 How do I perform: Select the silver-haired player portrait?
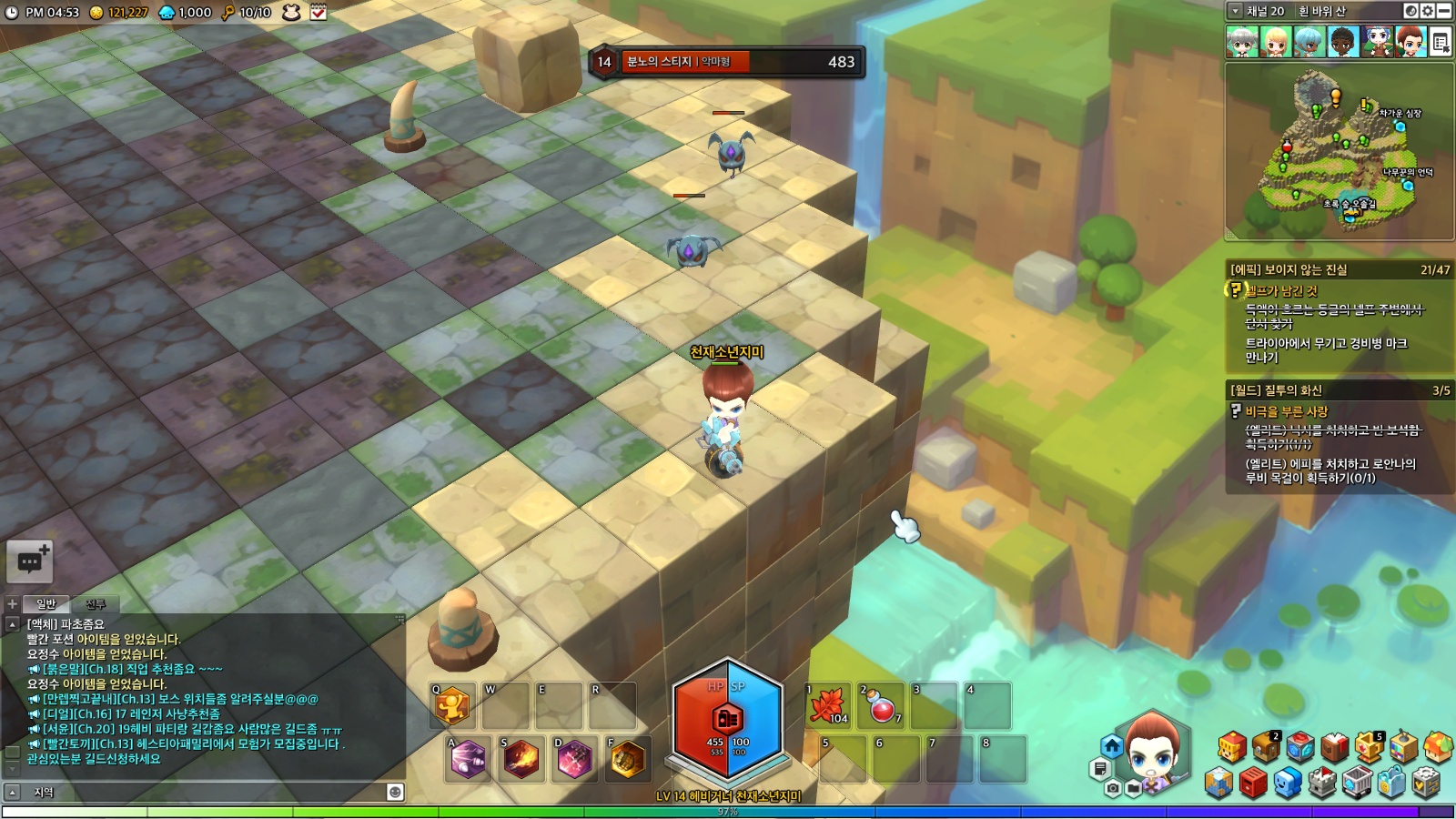click(1242, 42)
